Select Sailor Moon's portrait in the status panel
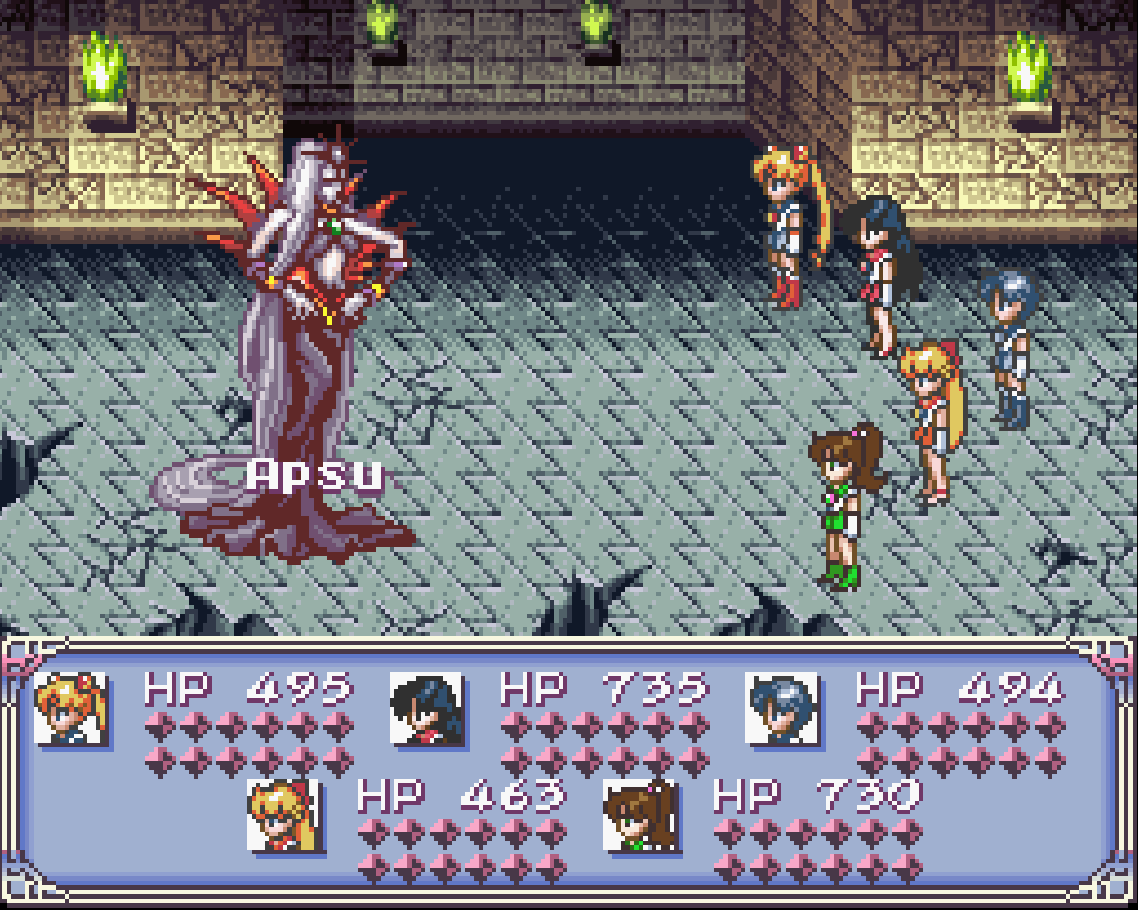The height and width of the screenshot is (910, 1138). pyautogui.click(x=70, y=708)
